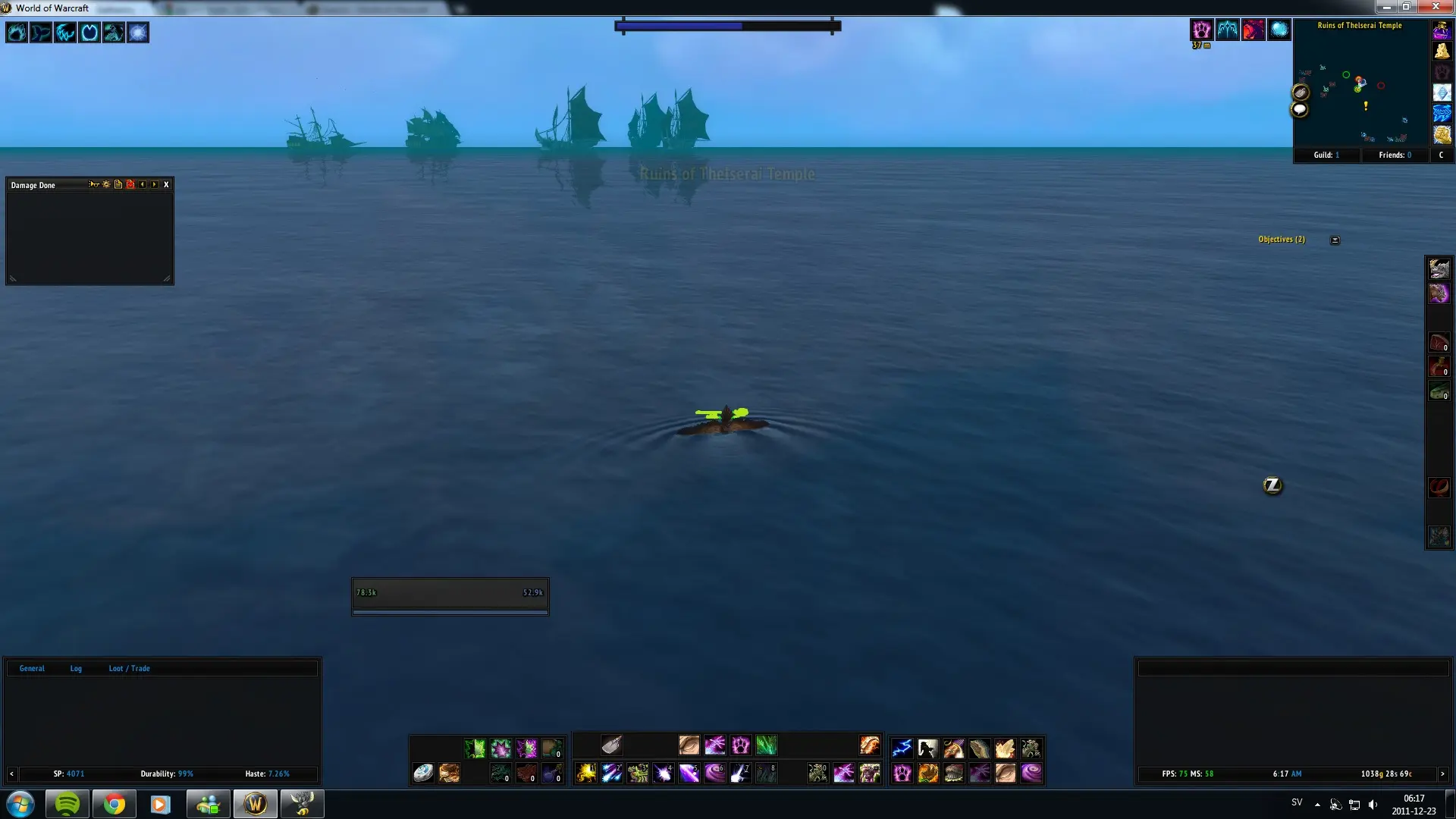Click the hearthstone icon on bottom bar
This screenshot has height=819, width=1456.
(x=423, y=773)
